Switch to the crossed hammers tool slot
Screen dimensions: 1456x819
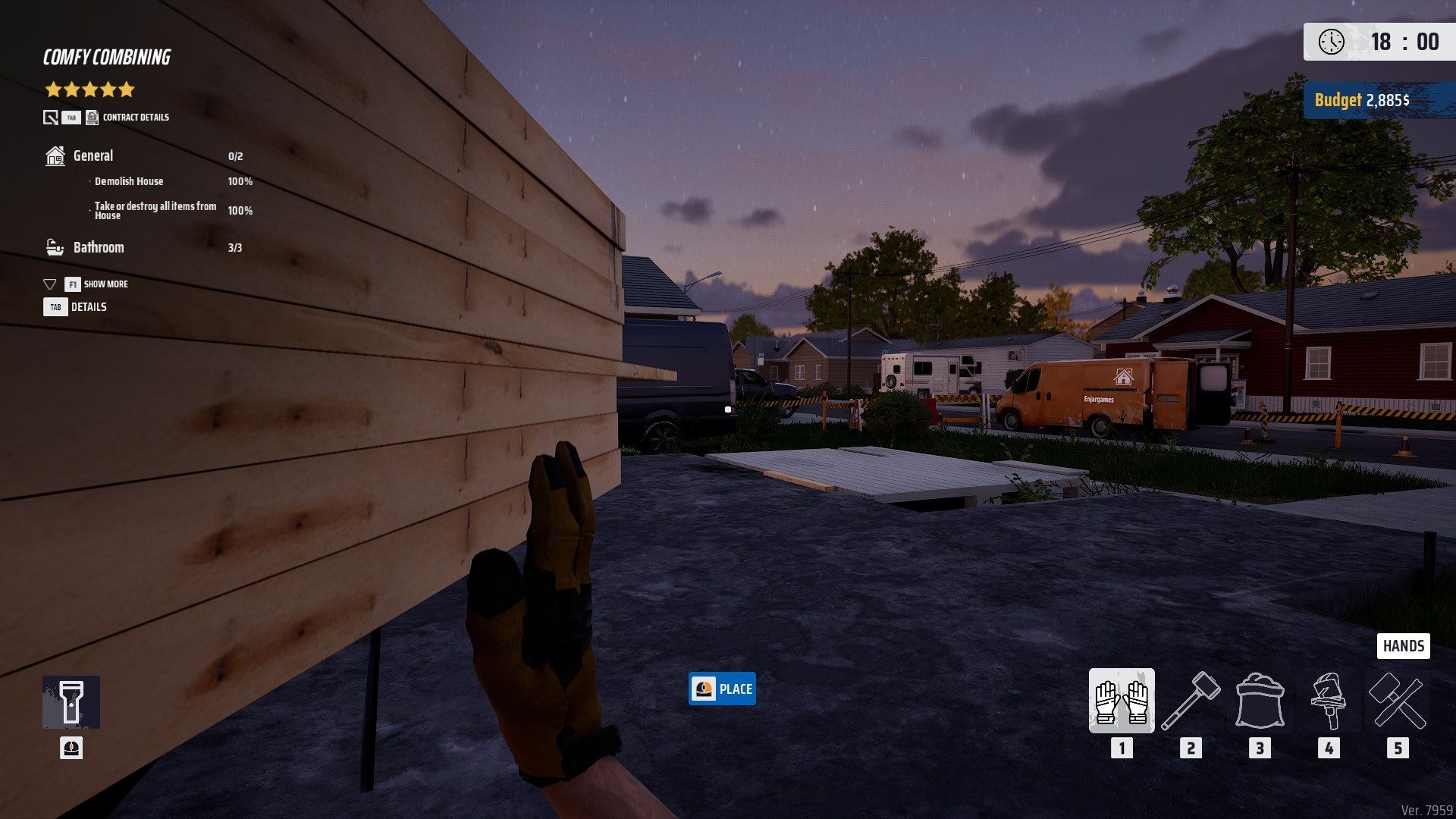(1398, 701)
